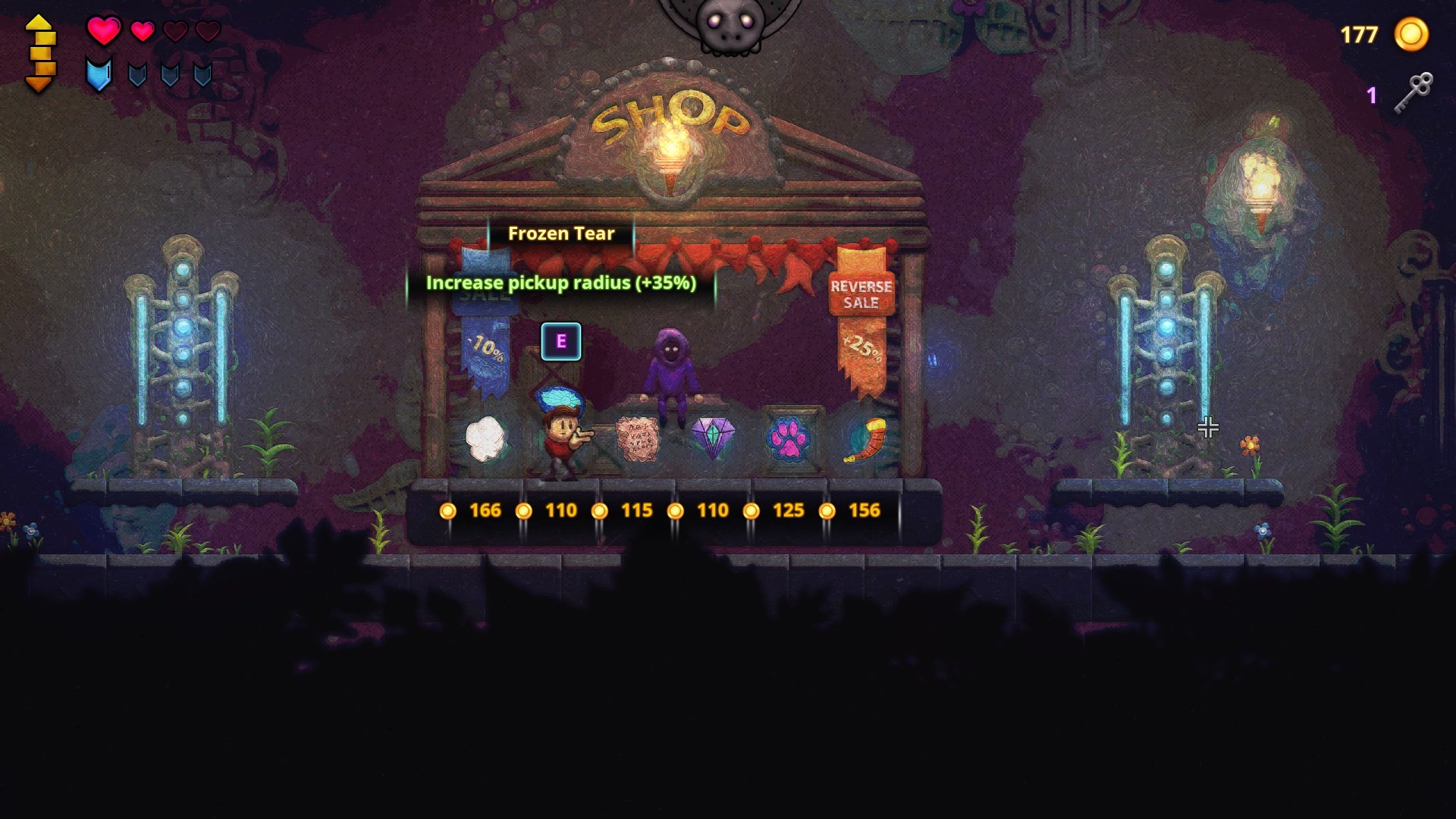The image size is (1456, 819).
Task: Toggle the first filled pink heart
Action: [103, 32]
